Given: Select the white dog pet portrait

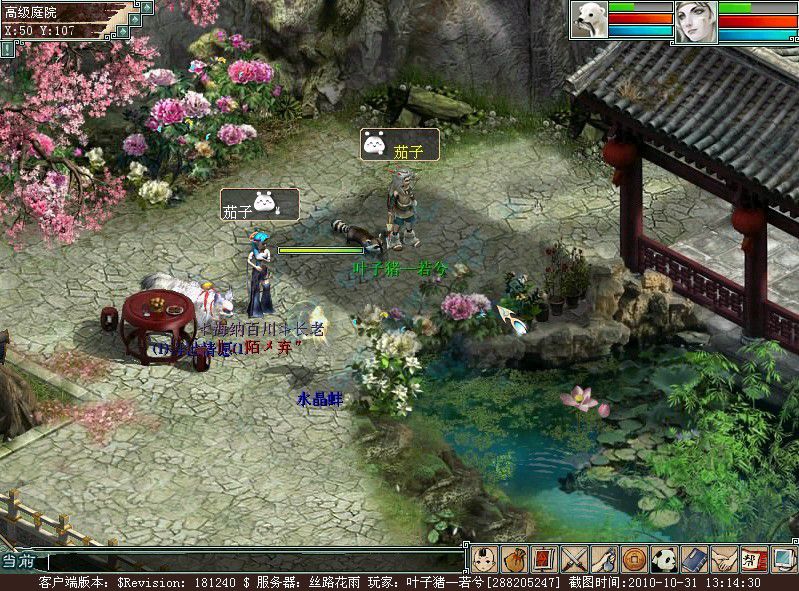Looking at the screenshot, I should click(589, 21).
